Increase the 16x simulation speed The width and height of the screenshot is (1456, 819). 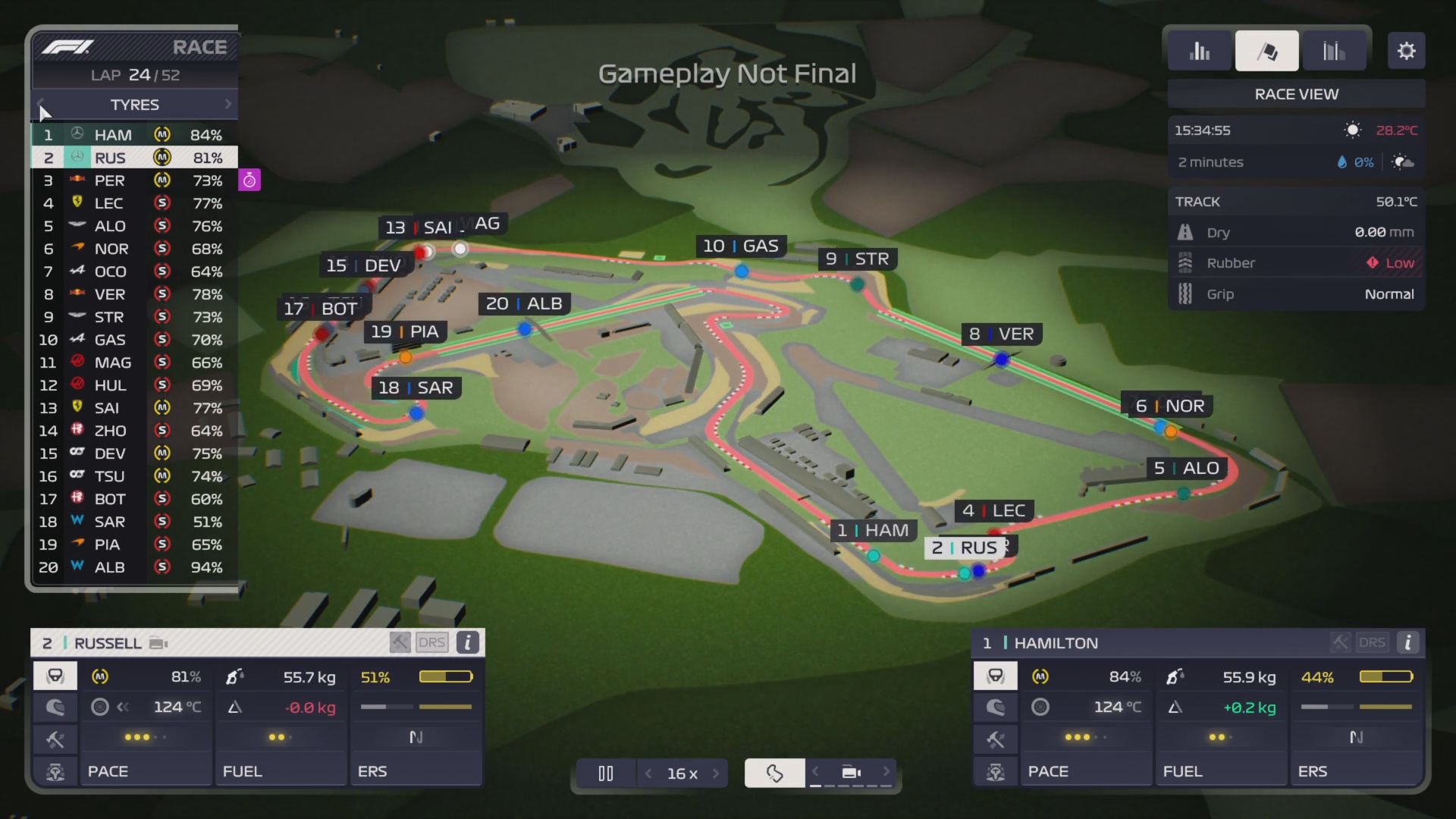coord(717,773)
